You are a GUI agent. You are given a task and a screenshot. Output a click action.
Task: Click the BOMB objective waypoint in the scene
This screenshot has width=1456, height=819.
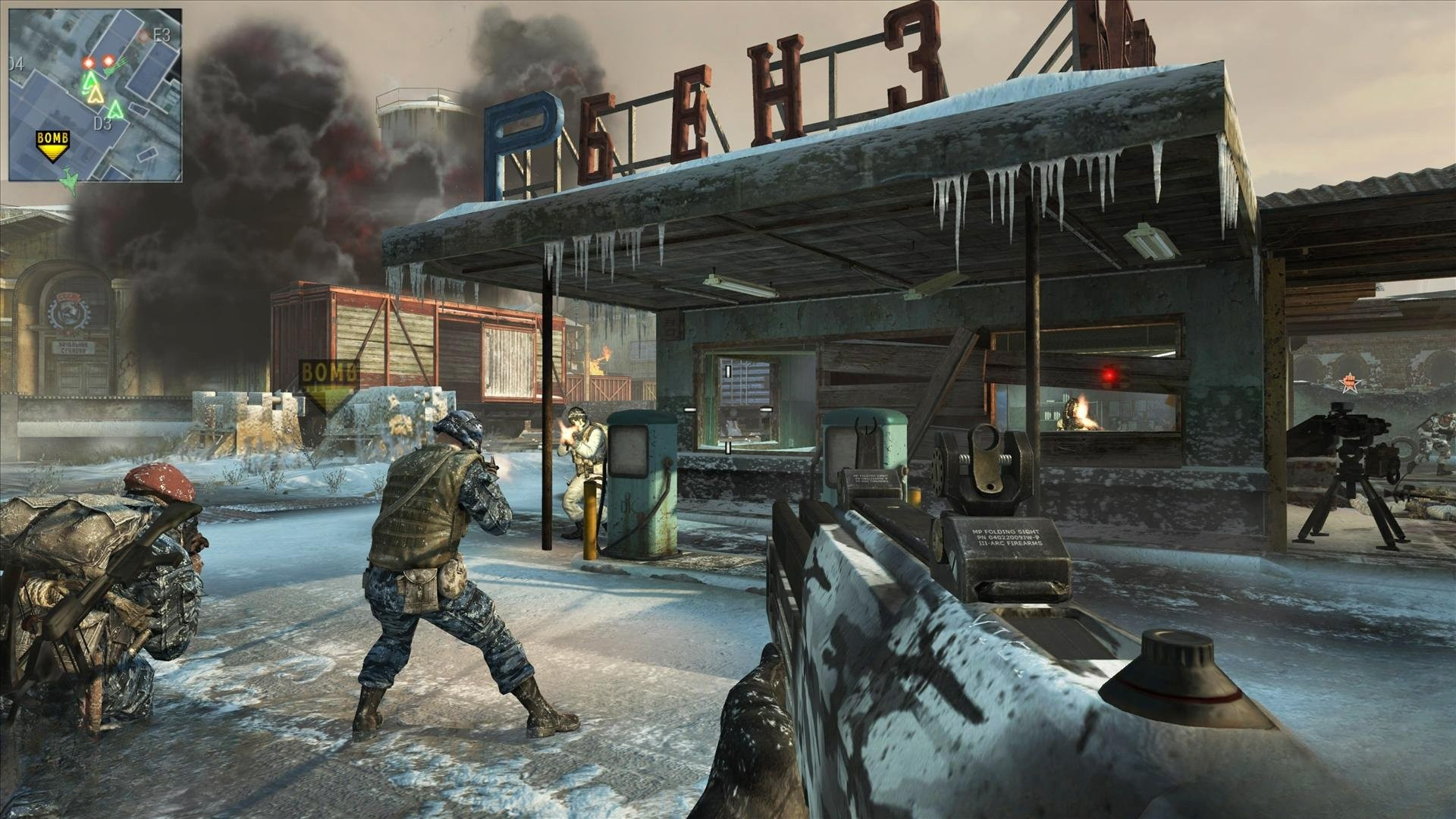point(328,384)
